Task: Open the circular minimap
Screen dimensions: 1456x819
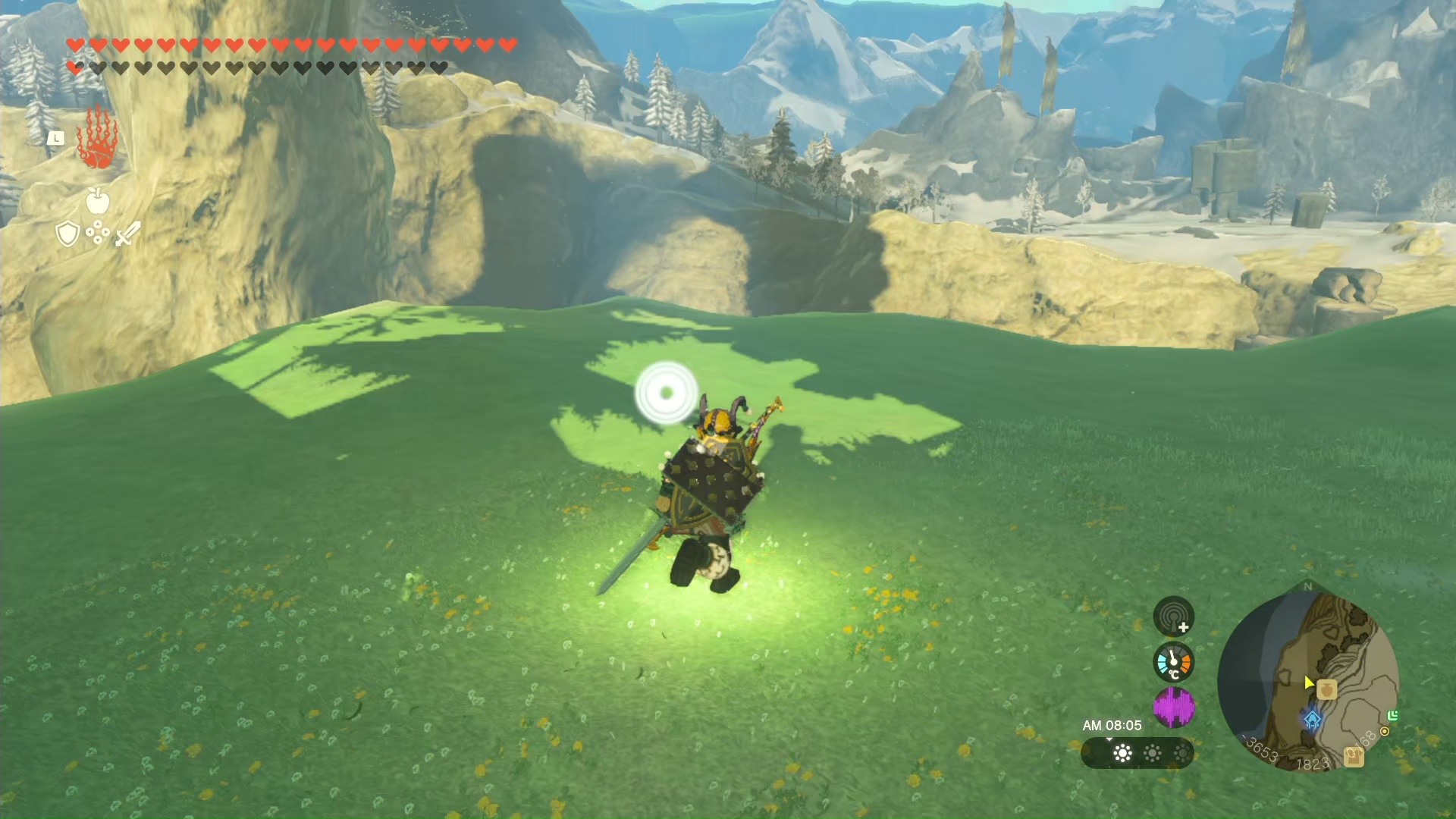Action: (x=1308, y=679)
